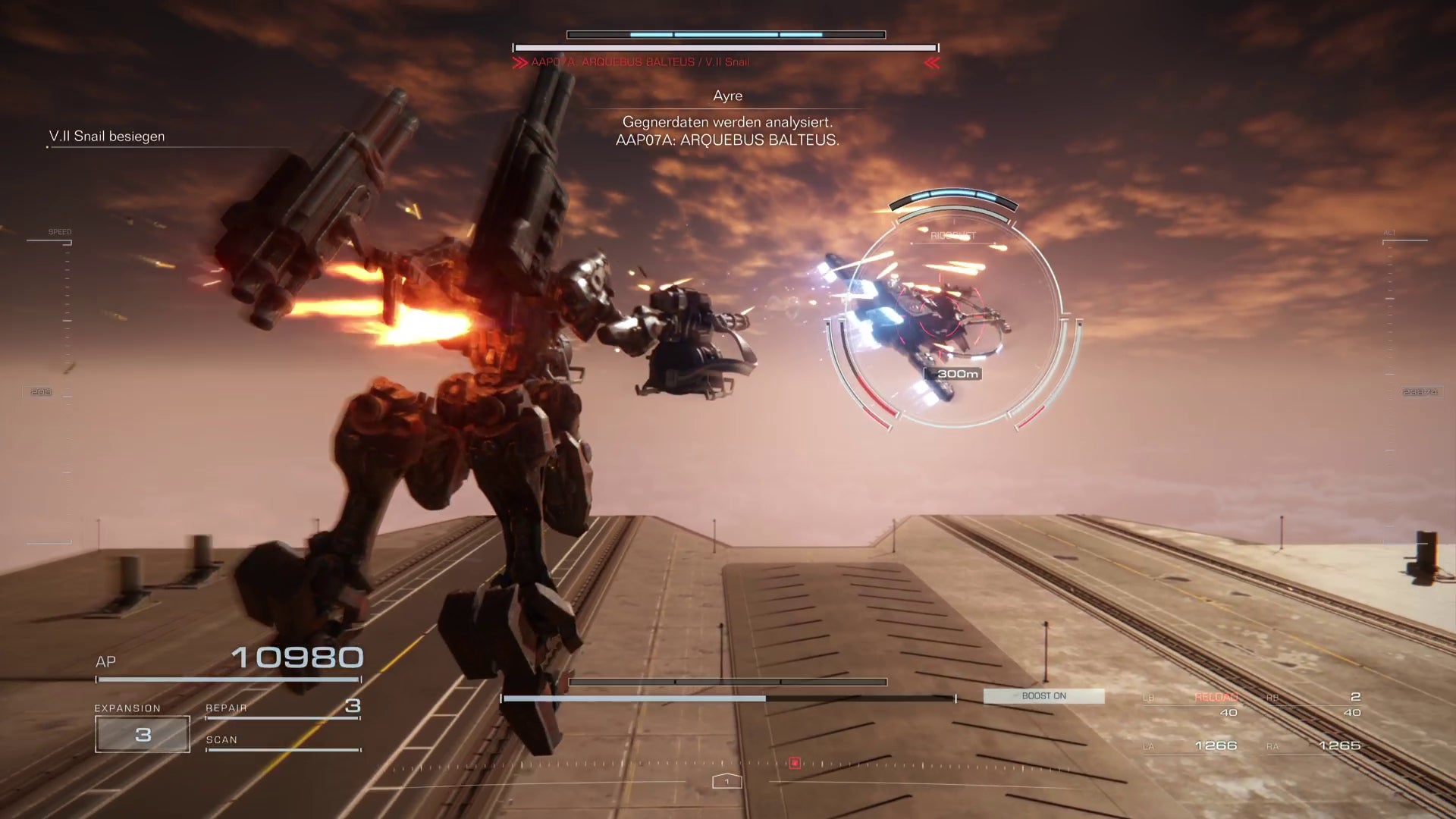Select the SPEED gauge on the left edge
The width and height of the screenshot is (1456, 819).
click(x=59, y=231)
